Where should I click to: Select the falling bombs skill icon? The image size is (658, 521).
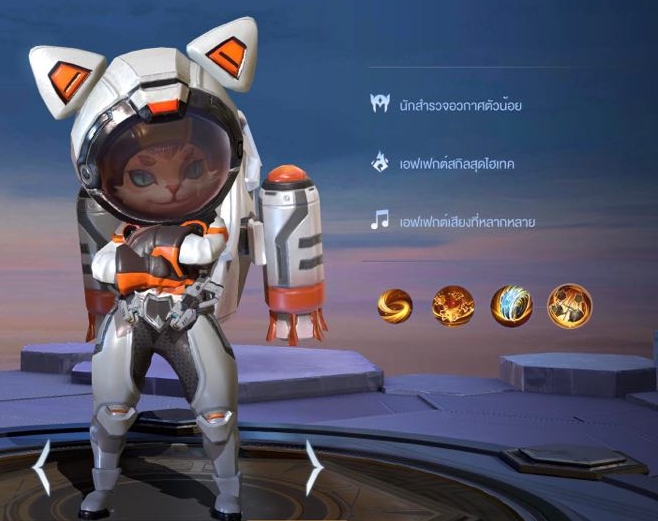569,306
